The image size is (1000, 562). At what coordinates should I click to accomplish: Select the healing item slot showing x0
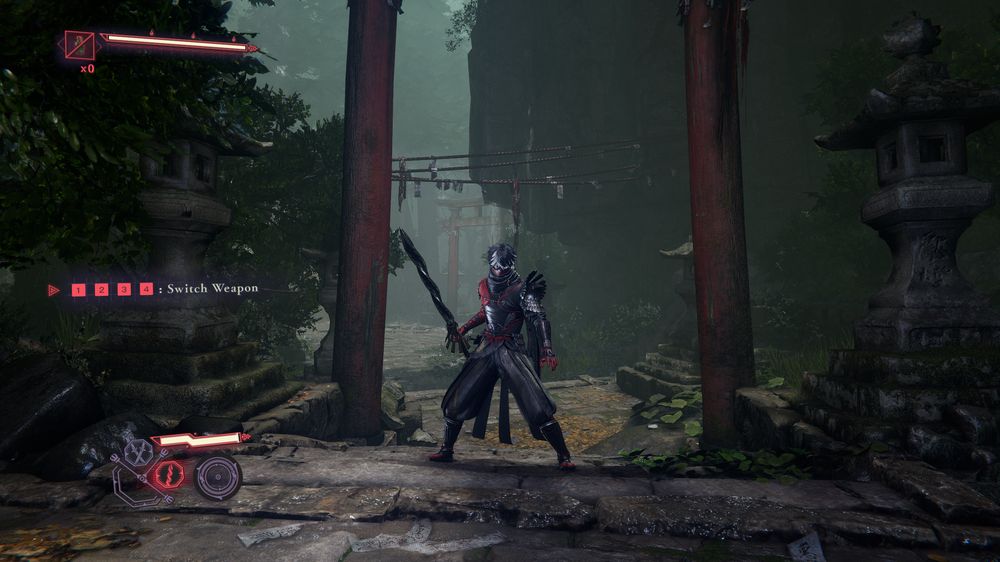tap(79, 45)
